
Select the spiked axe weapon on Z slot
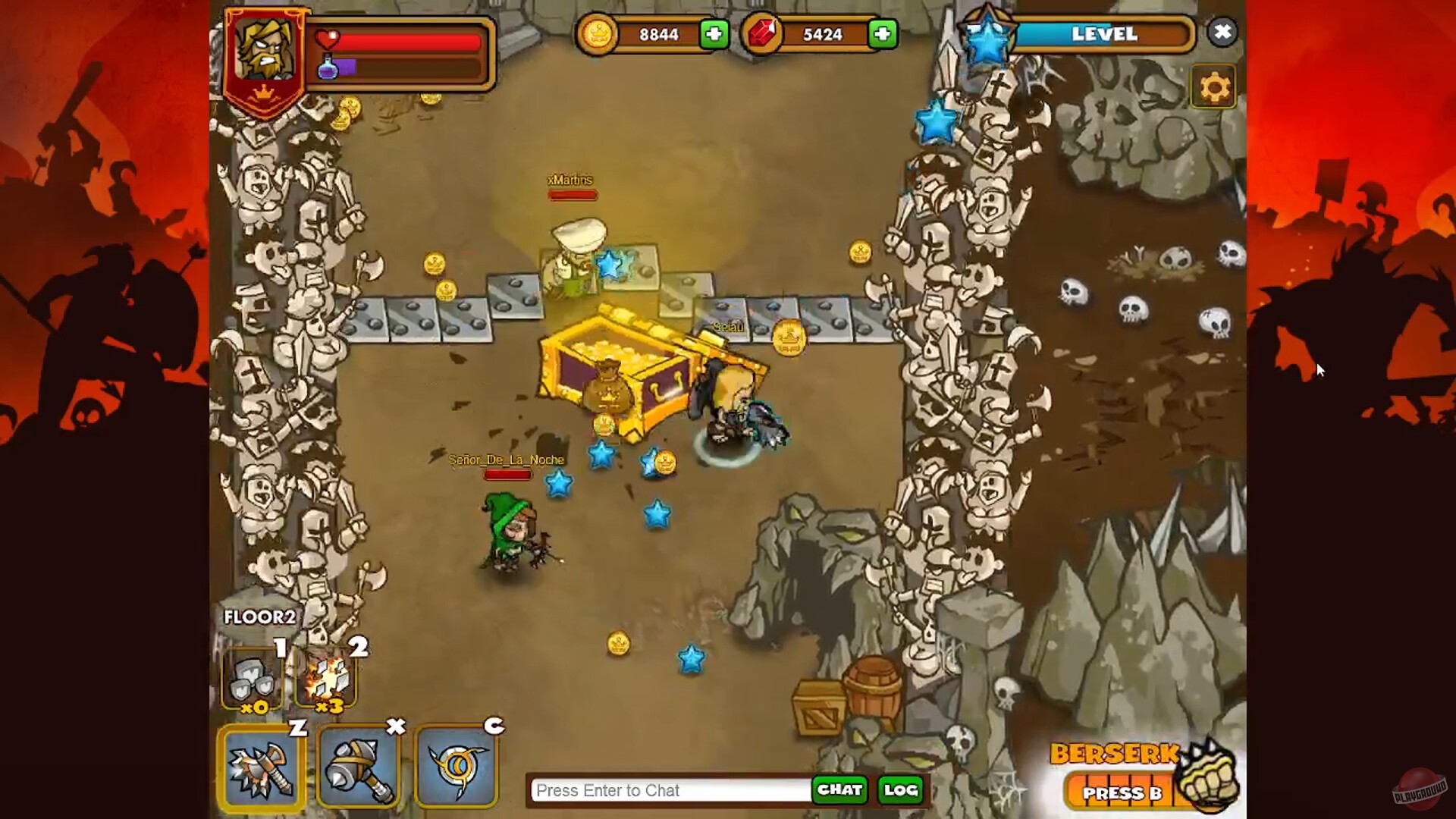point(262,767)
